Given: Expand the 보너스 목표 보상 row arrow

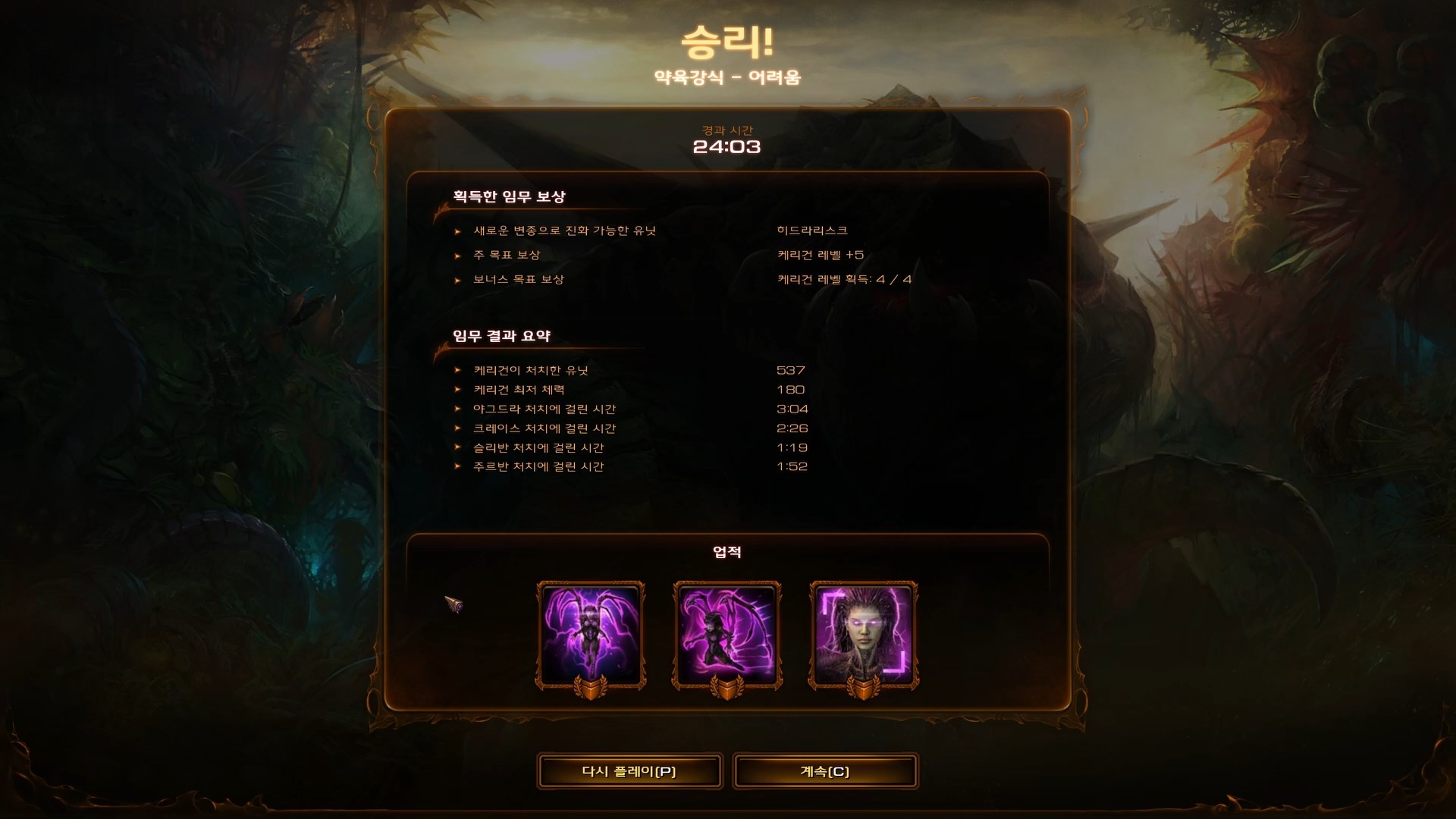Looking at the screenshot, I should pyautogui.click(x=457, y=279).
